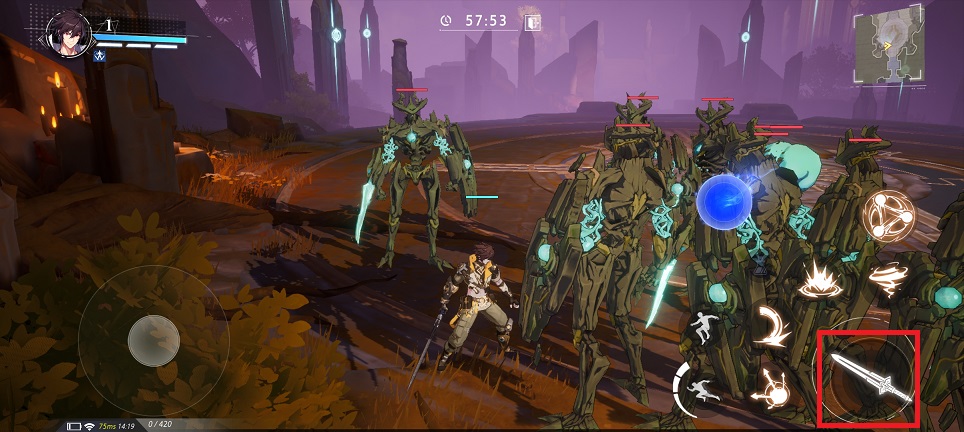Open the character portrait avatar
This screenshot has height=432, width=964.
click(70, 35)
